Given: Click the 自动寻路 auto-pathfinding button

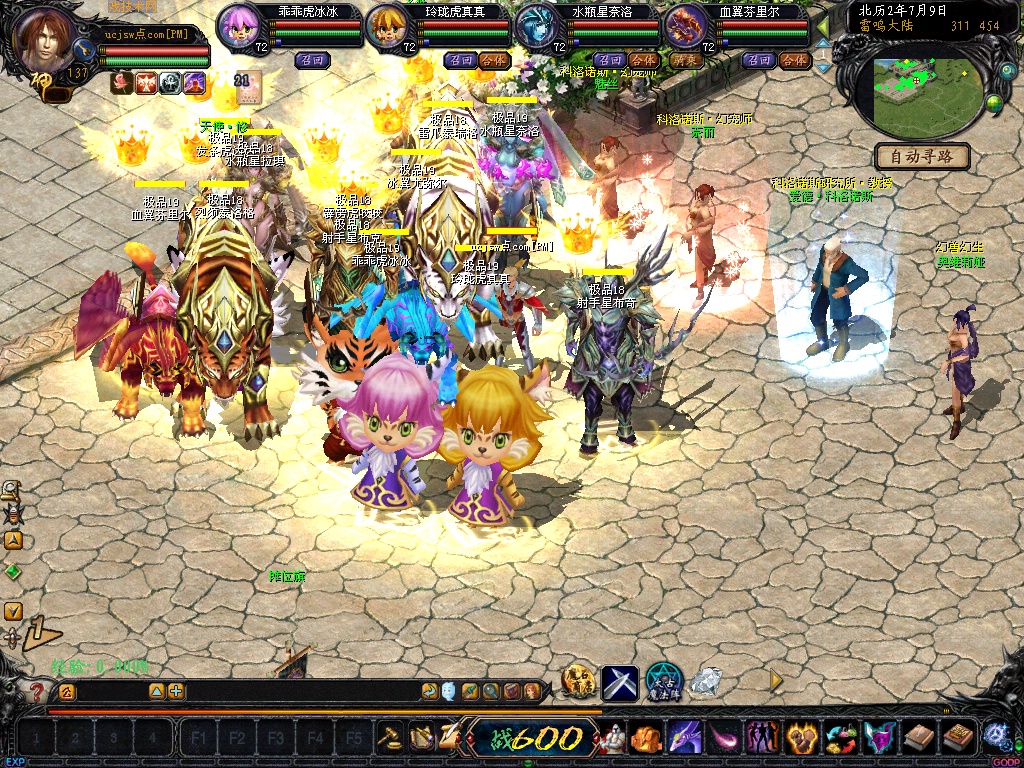Looking at the screenshot, I should tap(922, 156).
